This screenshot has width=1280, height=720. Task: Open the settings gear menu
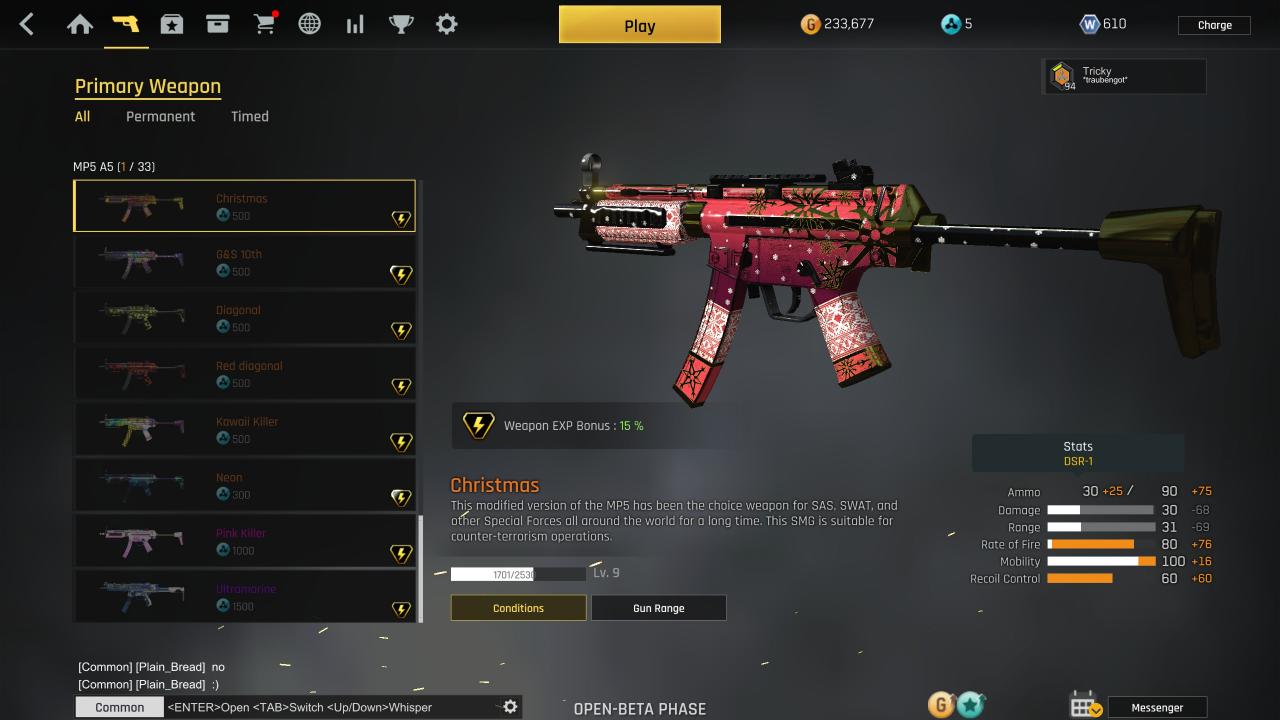pyautogui.click(x=447, y=24)
